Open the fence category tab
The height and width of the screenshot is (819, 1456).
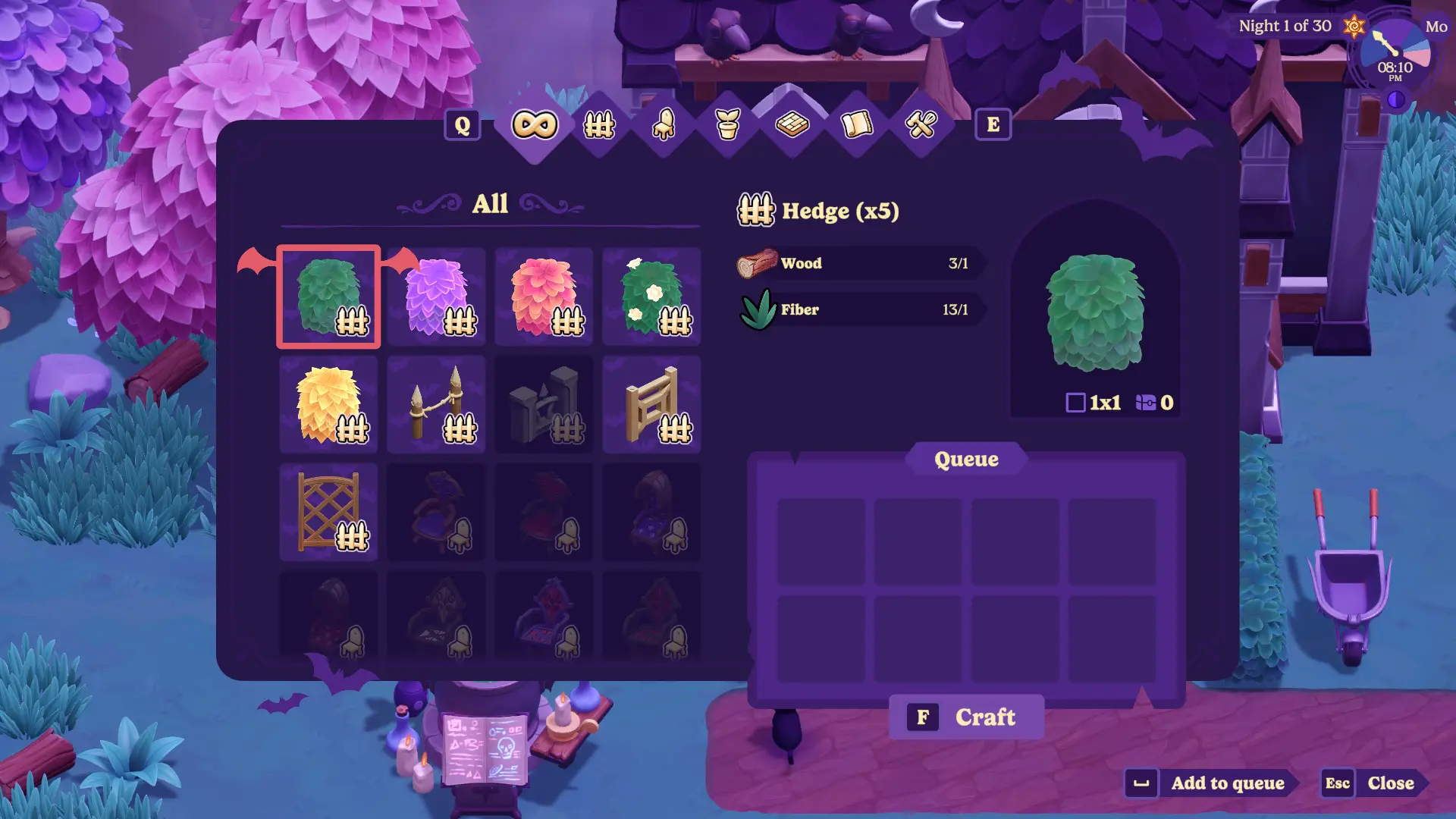[599, 124]
